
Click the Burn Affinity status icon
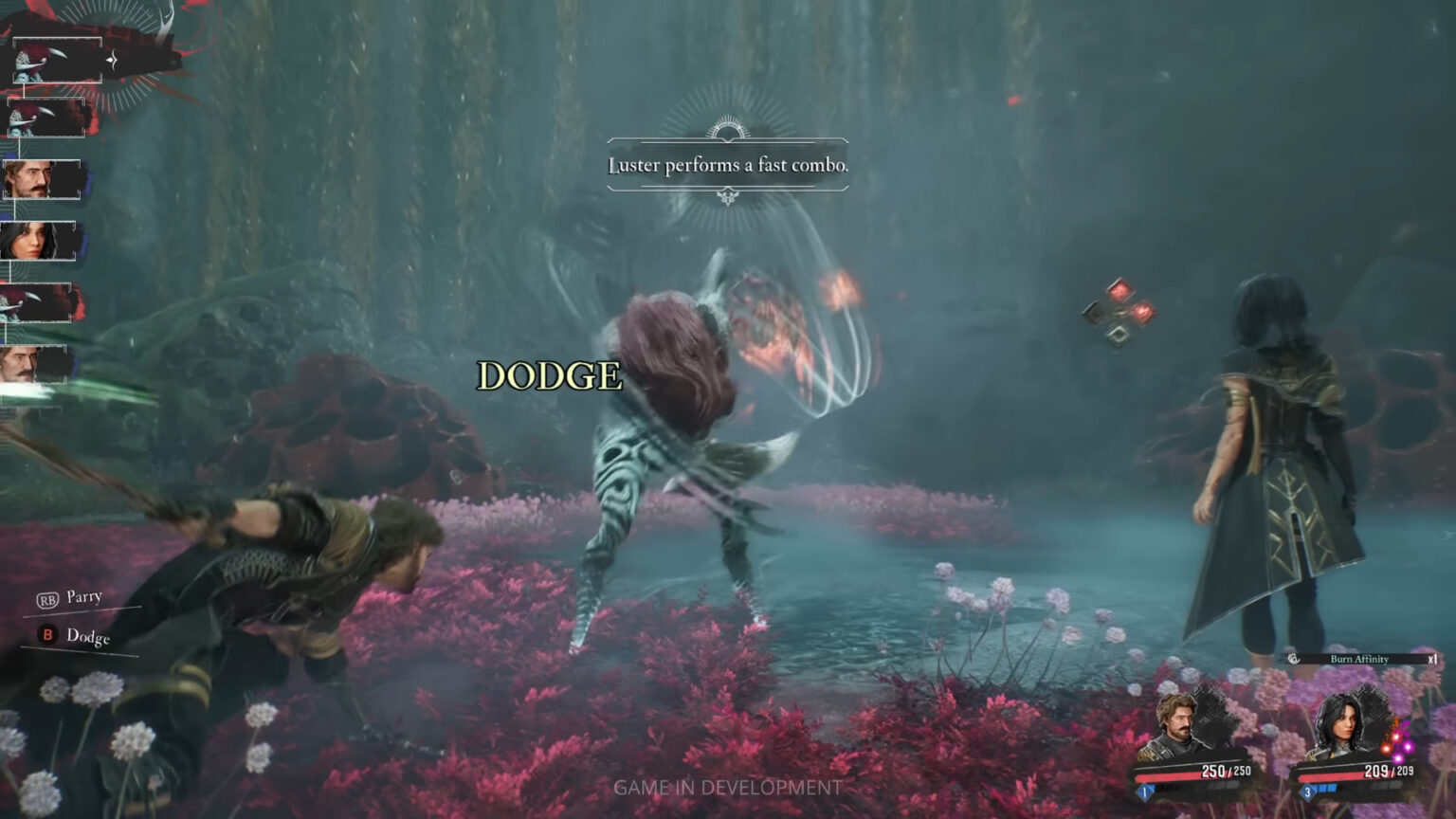(x=1293, y=659)
